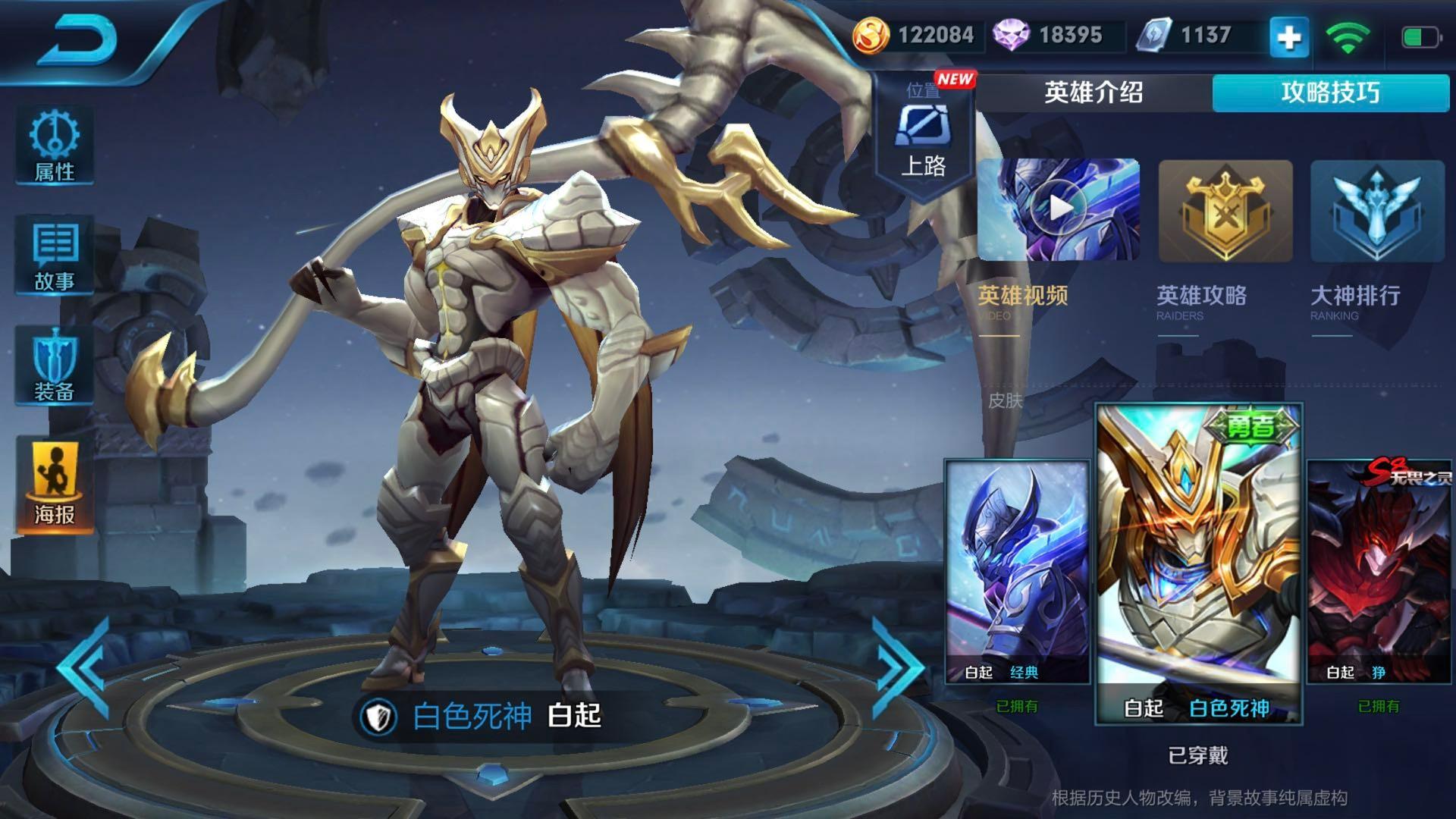The height and width of the screenshot is (819, 1456).
Task: Open the 大神排行 ranking
Action: 1376,212
